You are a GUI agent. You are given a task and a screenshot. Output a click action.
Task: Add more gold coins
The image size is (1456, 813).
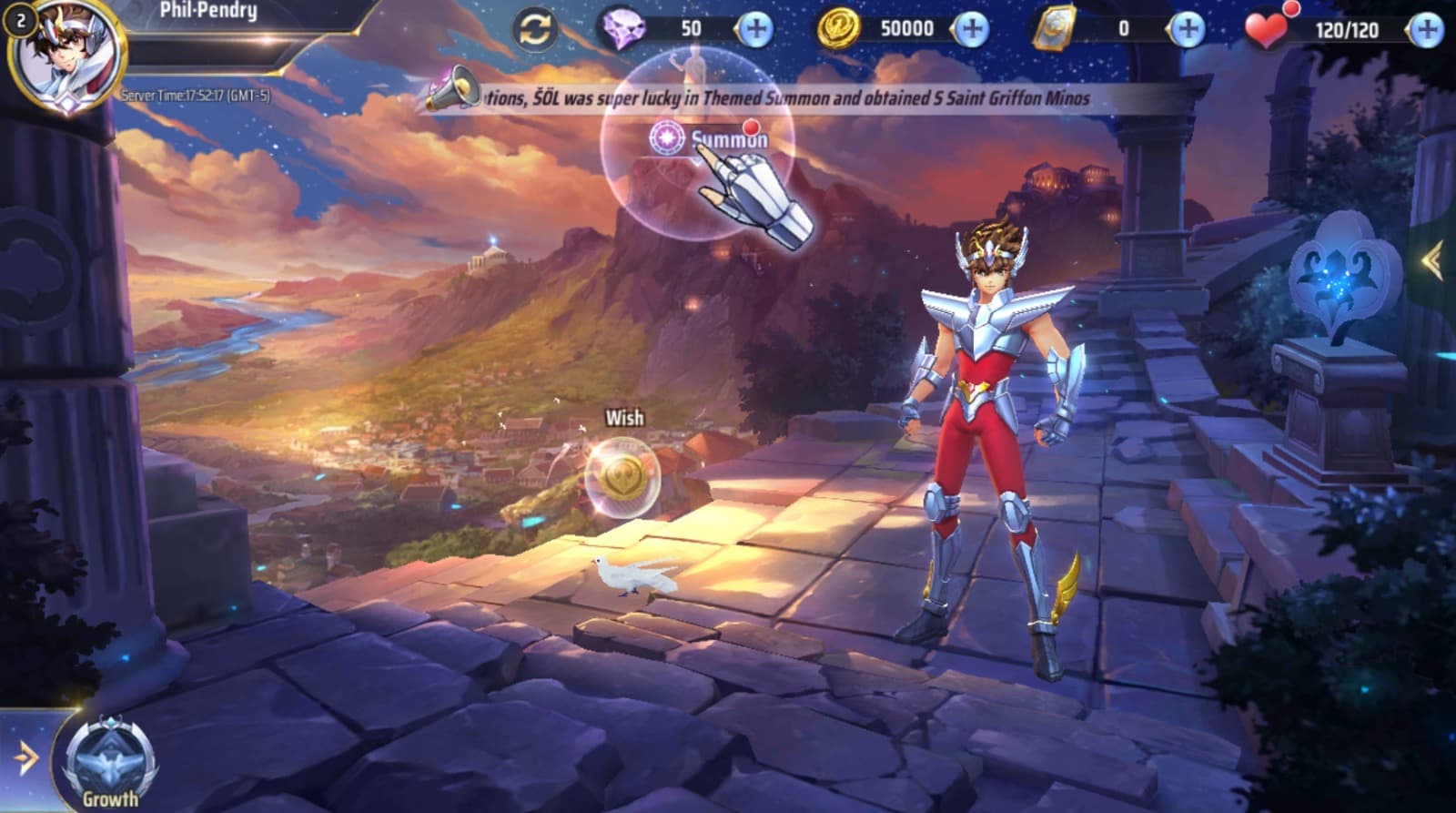(x=971, y=29)
